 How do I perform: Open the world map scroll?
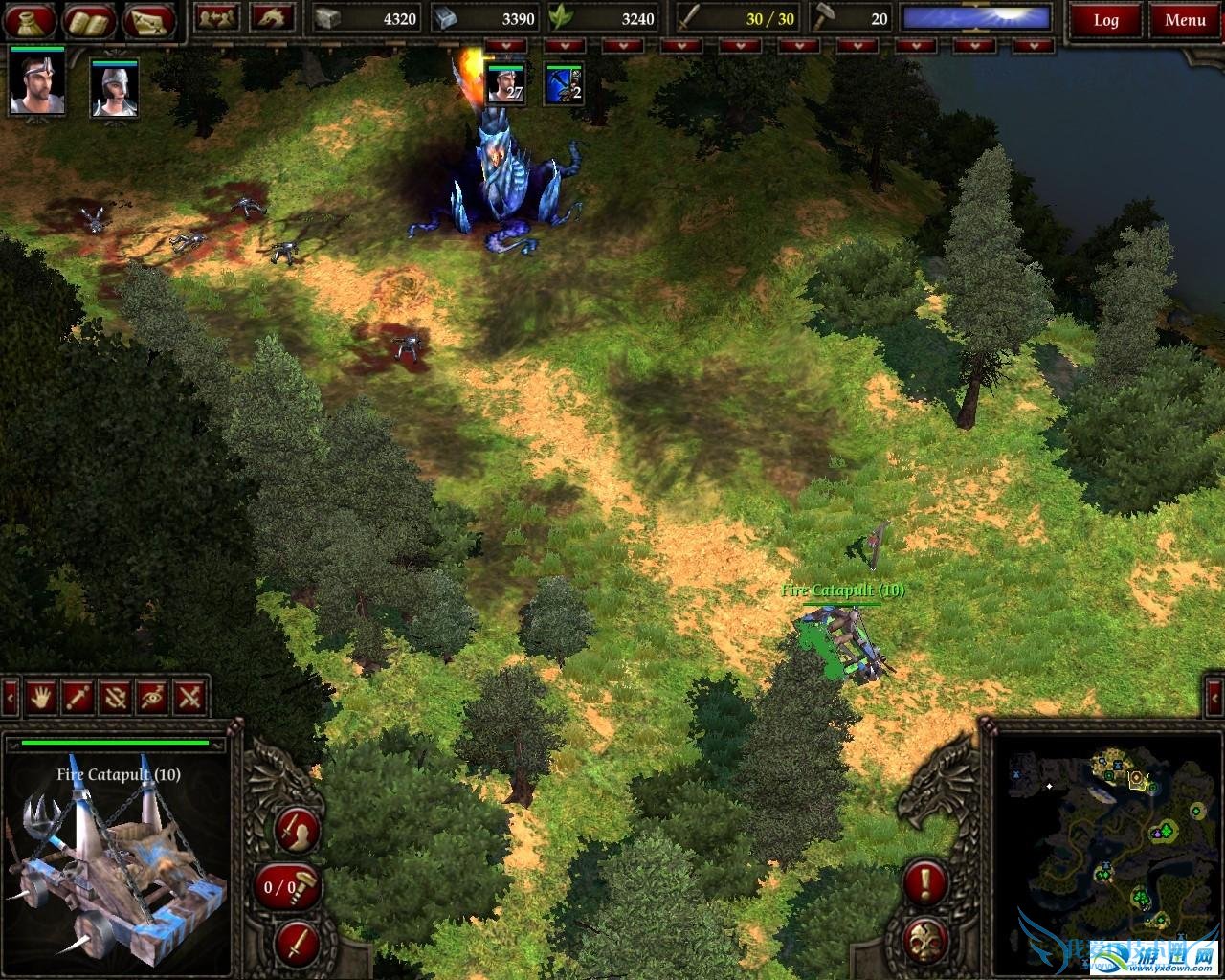(148, 20)
